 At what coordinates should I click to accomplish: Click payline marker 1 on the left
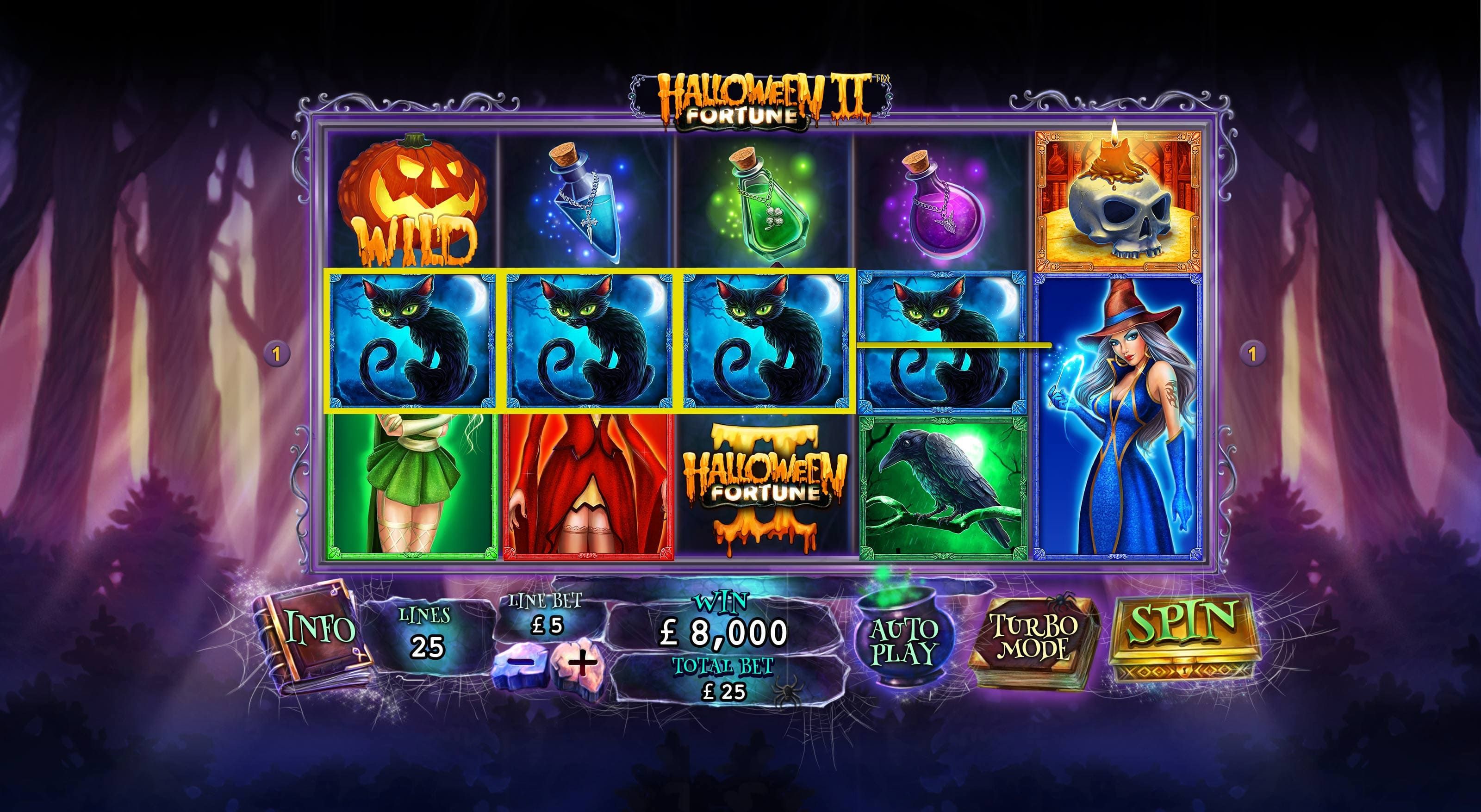pyautogui.click(x=278, y=354)
